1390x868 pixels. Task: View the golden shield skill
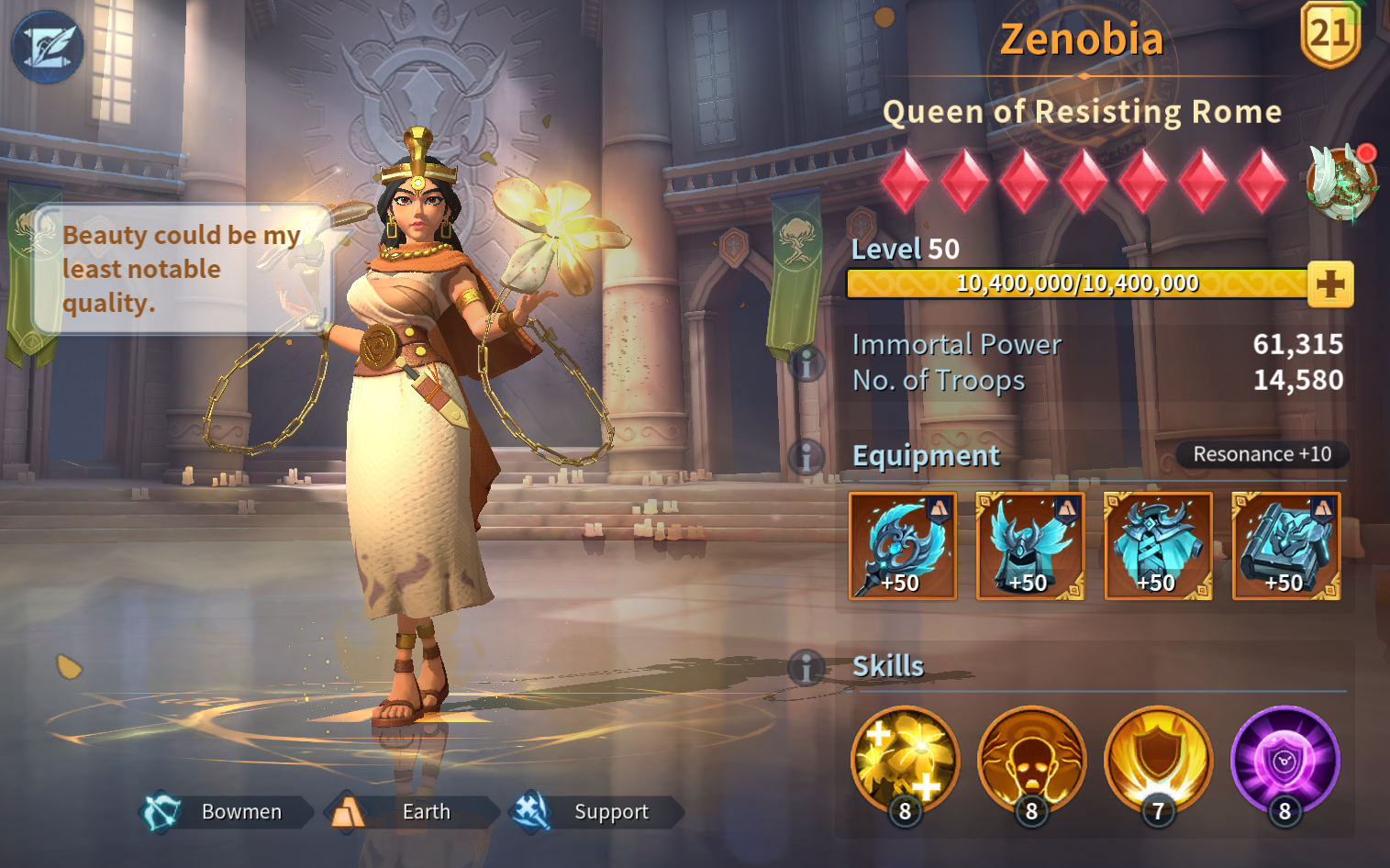[x=1158, y=761]
